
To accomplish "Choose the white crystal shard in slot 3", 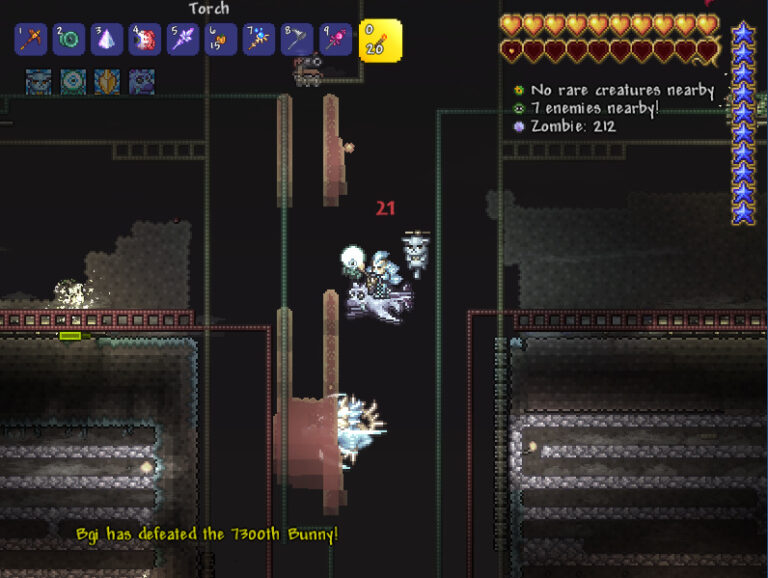I will pos(107,40).
